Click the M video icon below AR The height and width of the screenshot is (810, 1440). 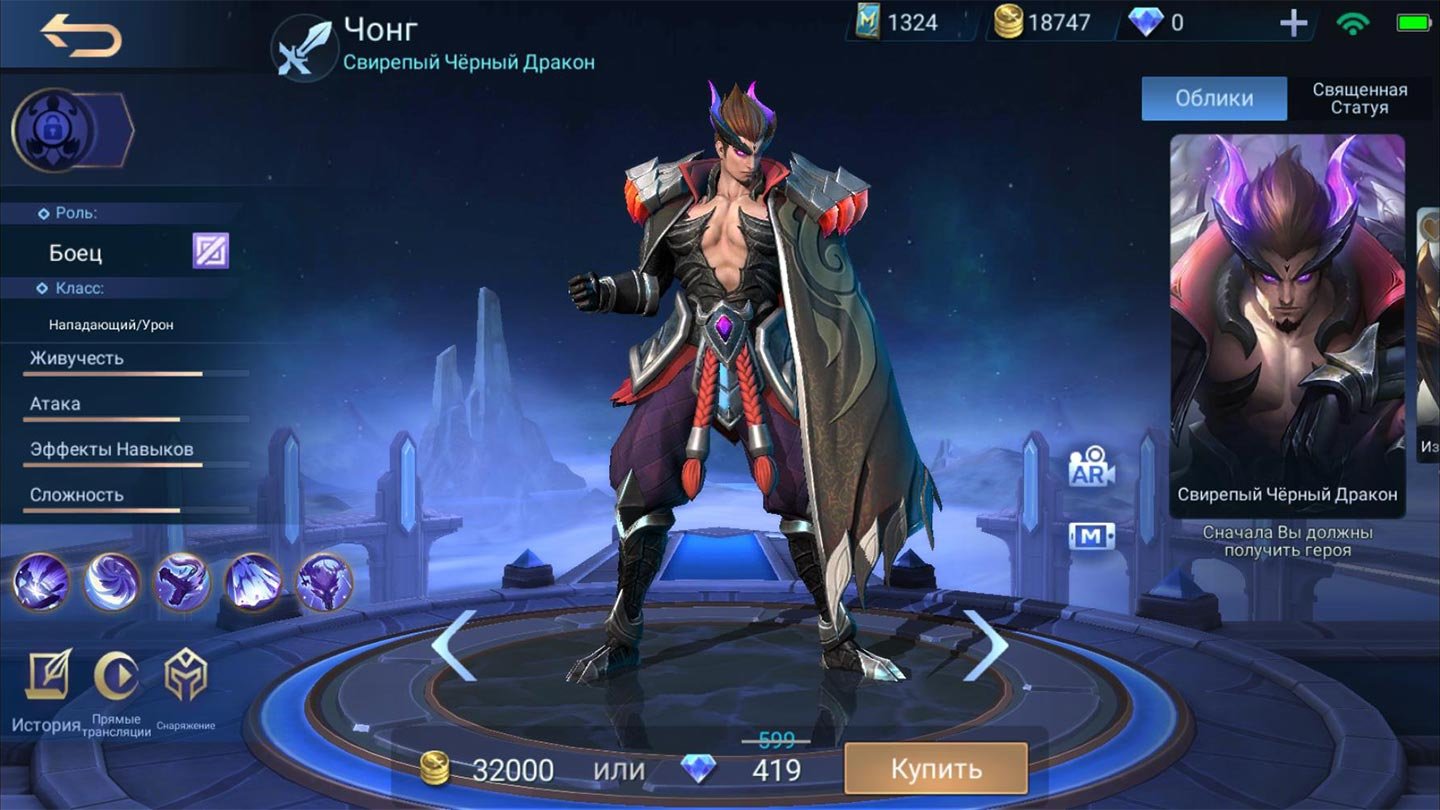coord(1091,537)
